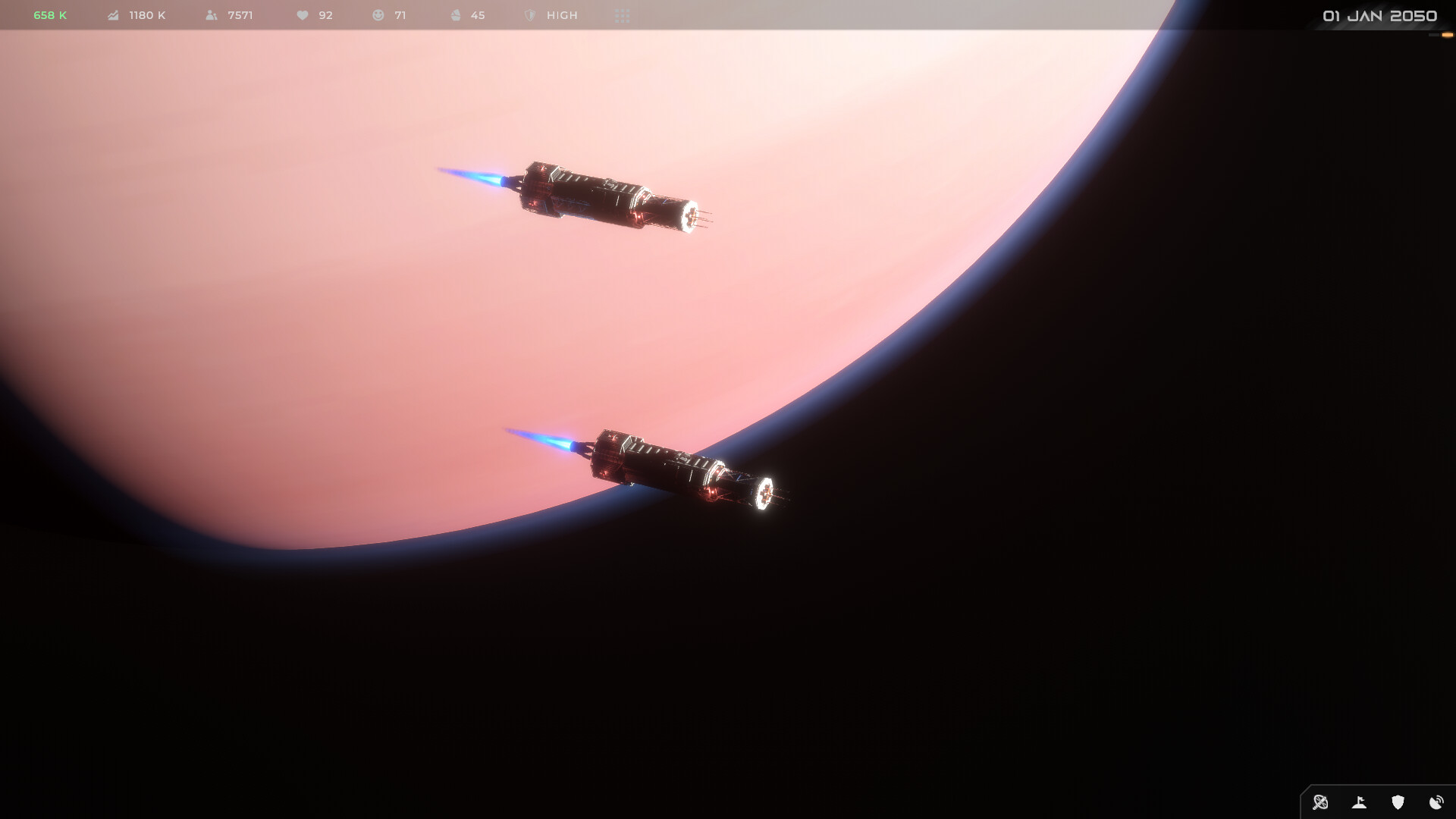Screen dimensions: 1456x819
Task: Click the resource droplet icon showing 45
Action: point(455,15)
